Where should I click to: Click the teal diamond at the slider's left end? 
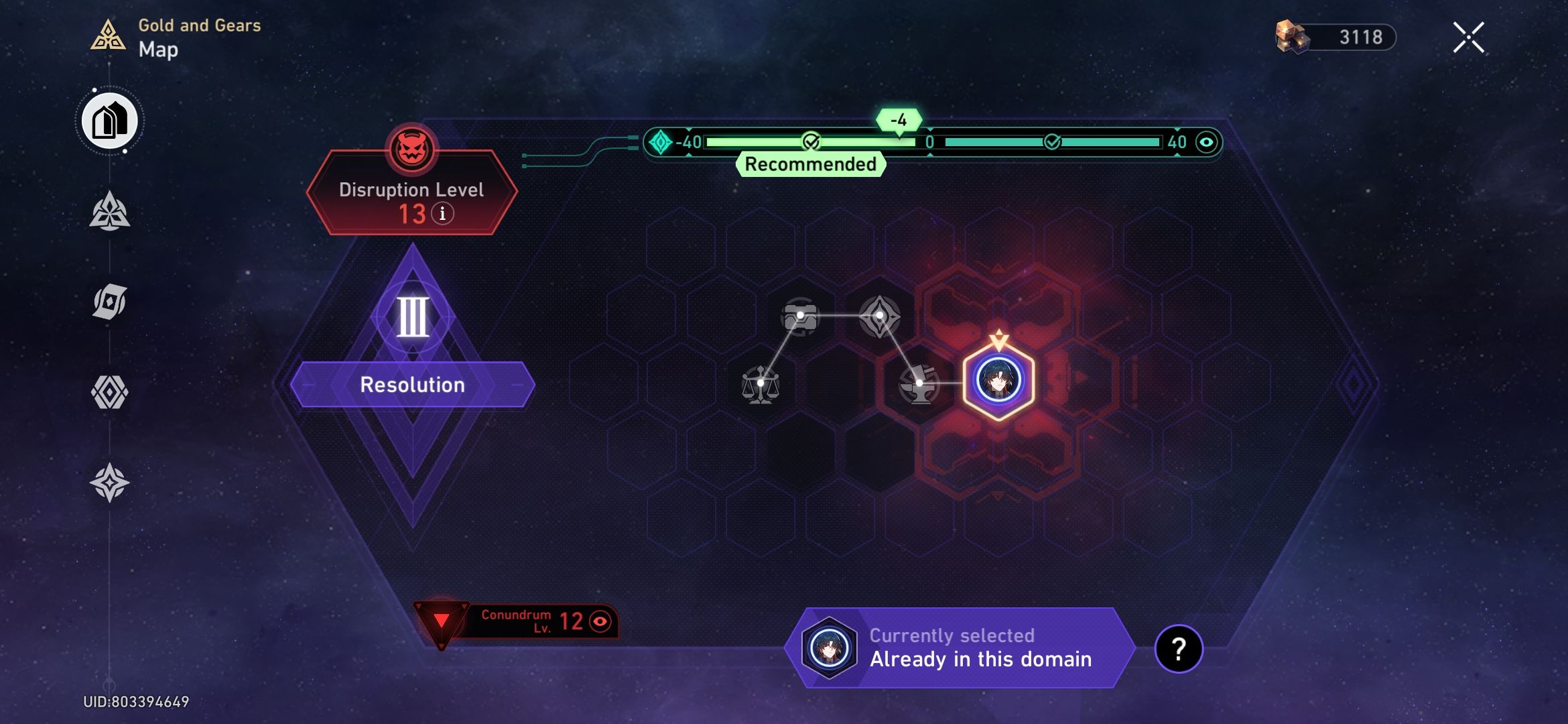pyautogui.click(x=661, y=141)
